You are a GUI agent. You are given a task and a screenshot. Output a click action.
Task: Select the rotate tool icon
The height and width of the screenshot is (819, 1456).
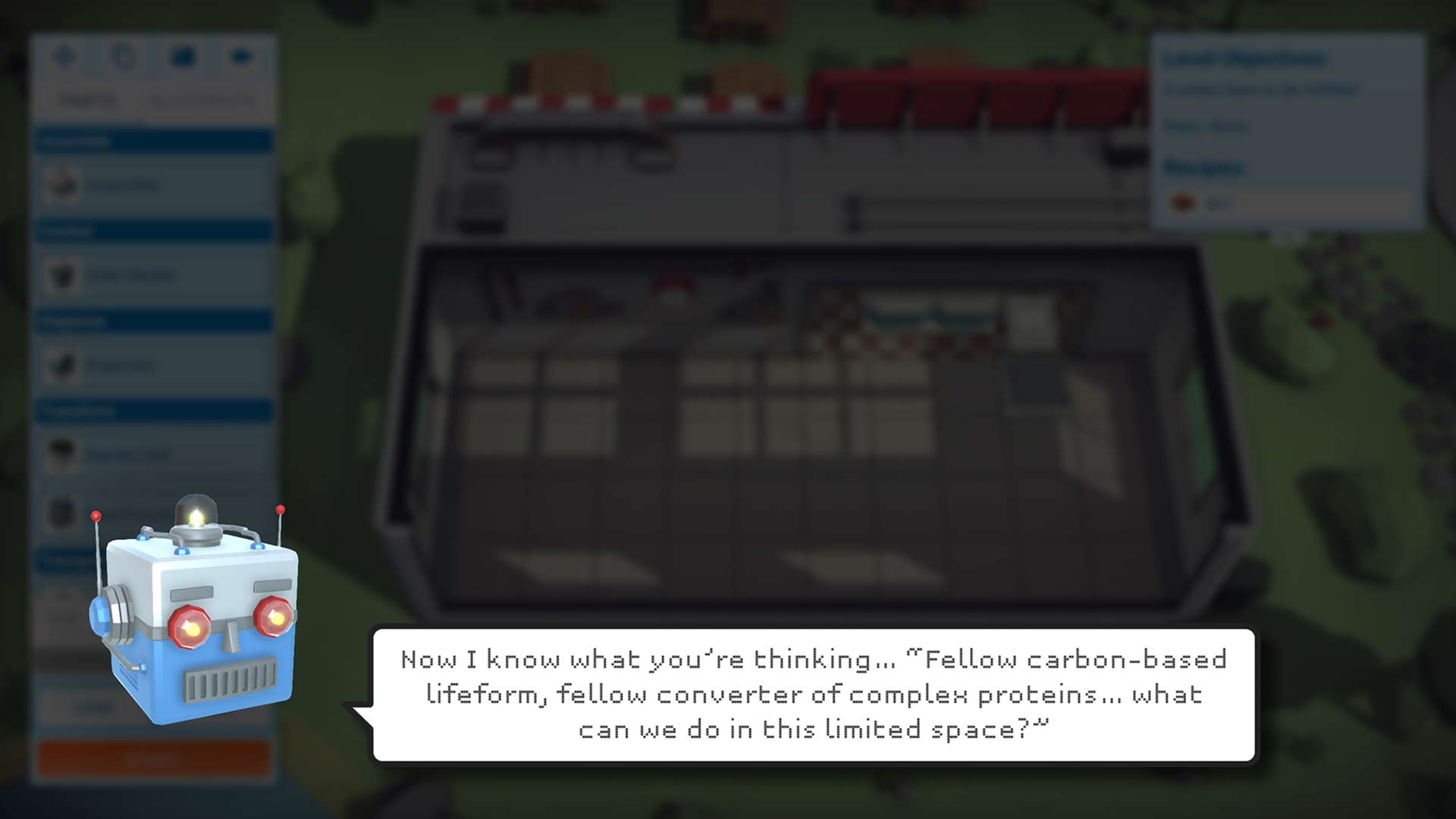pos(125,55)
